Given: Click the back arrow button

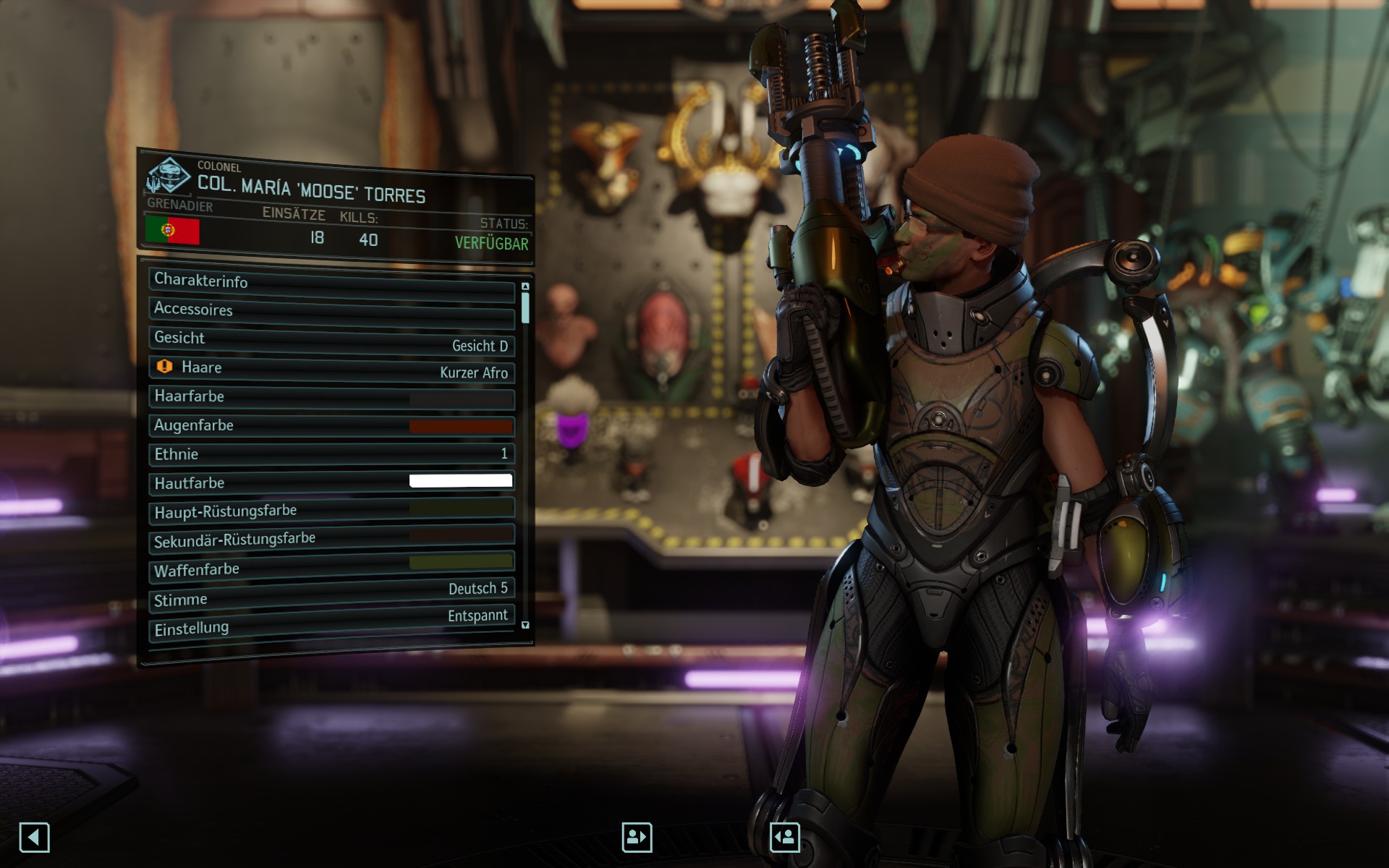Looking at the screenshot, I should tap(34, 838).
